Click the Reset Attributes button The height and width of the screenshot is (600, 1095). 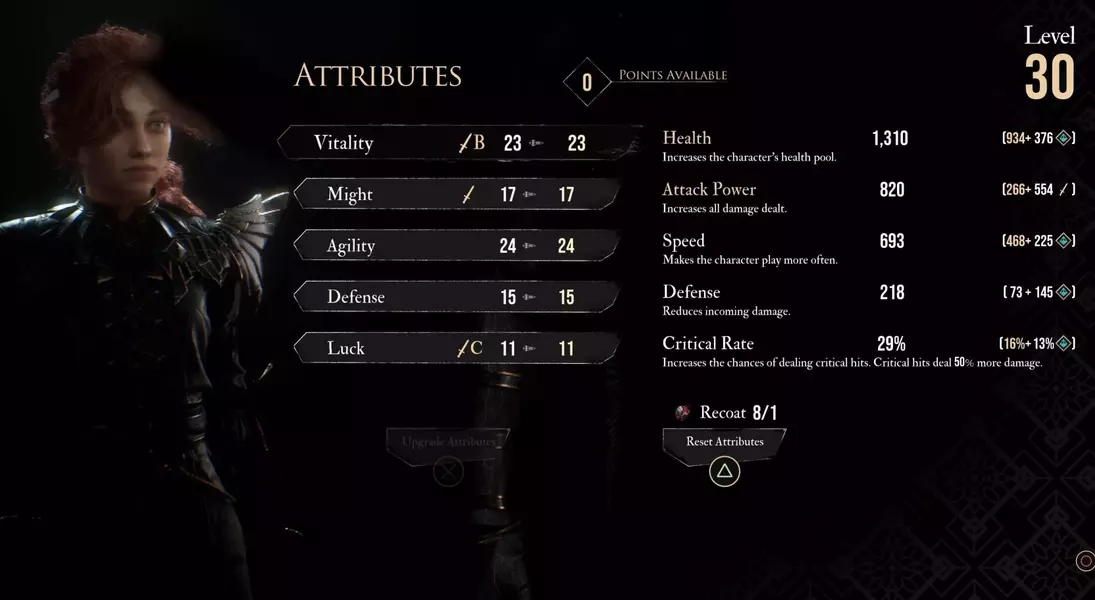[x=724, y=442]
